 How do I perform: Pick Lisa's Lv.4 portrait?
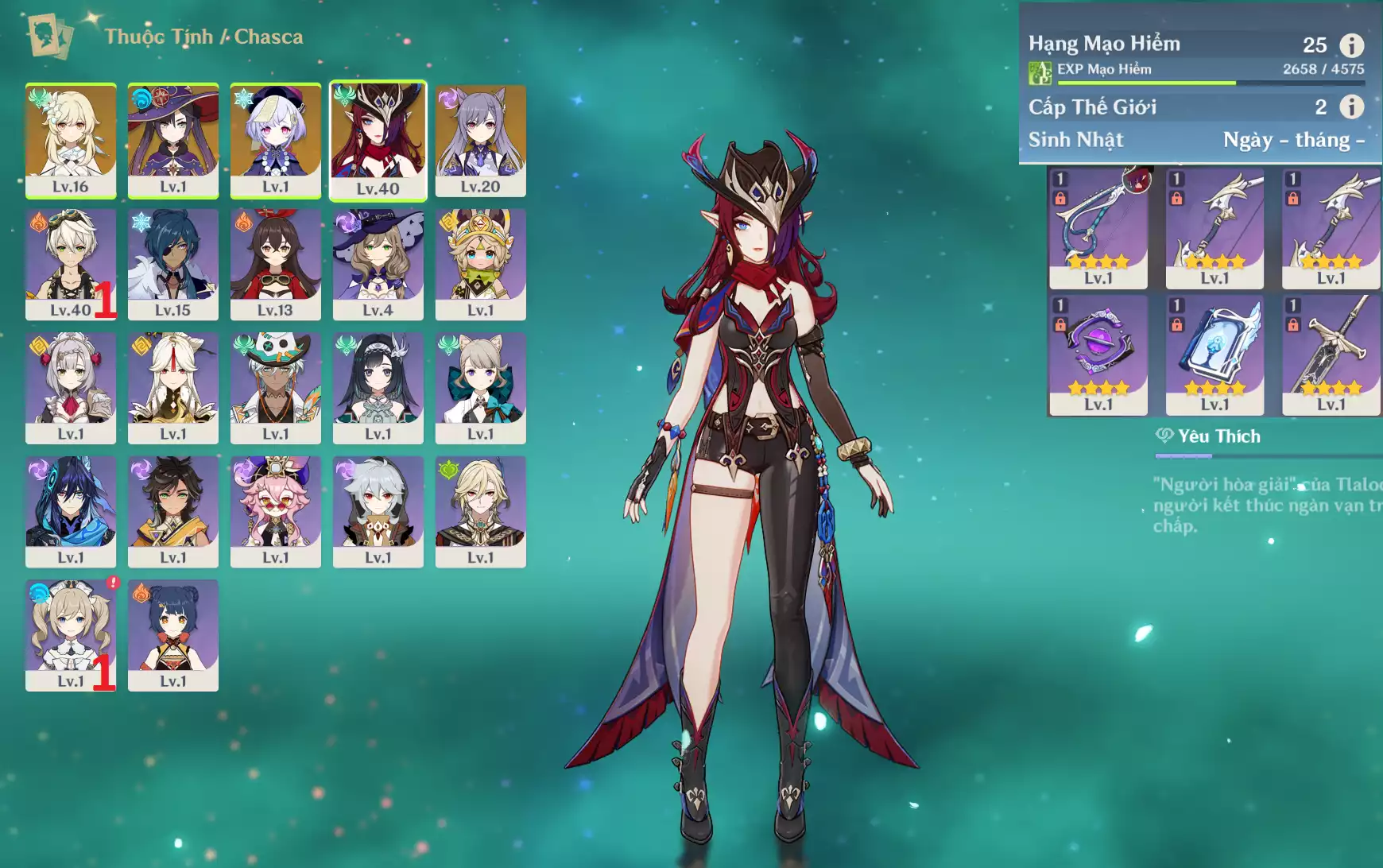tap(378, 264)
